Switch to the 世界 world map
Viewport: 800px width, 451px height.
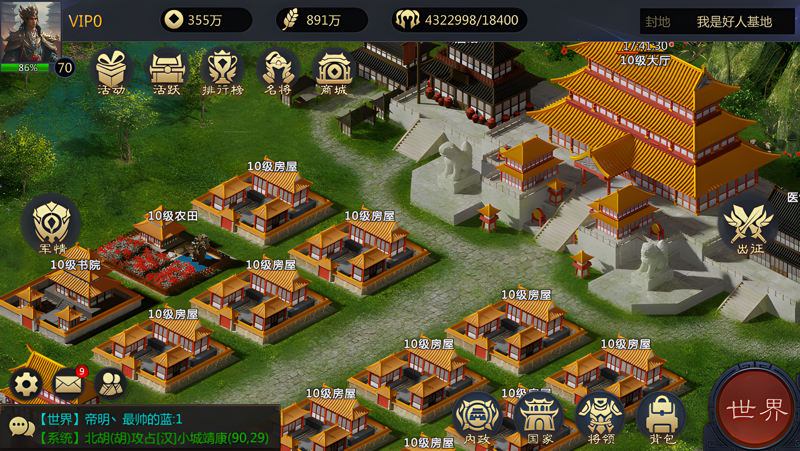tap(758, 410)
